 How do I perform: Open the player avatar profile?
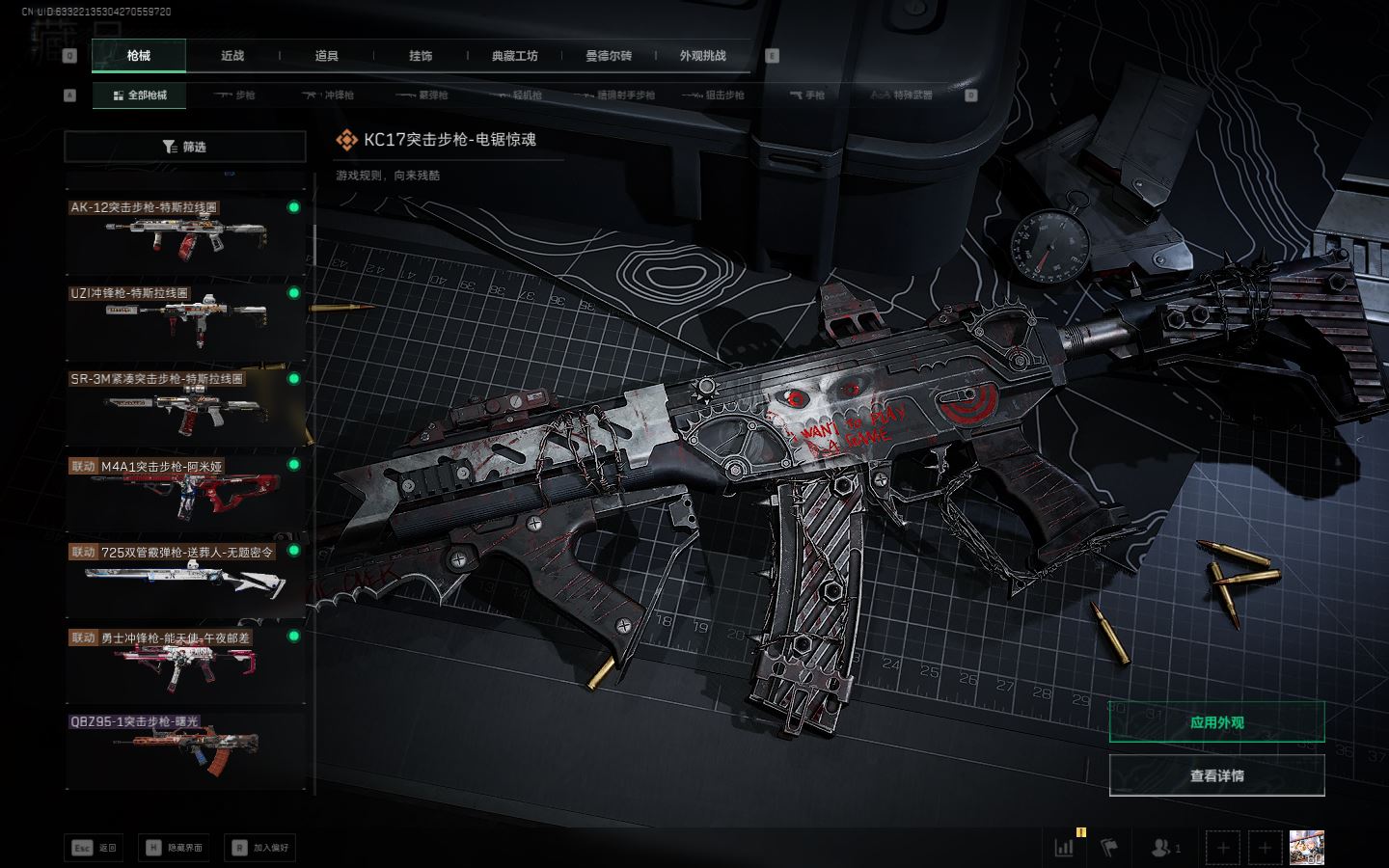(x=1306, y=848)
